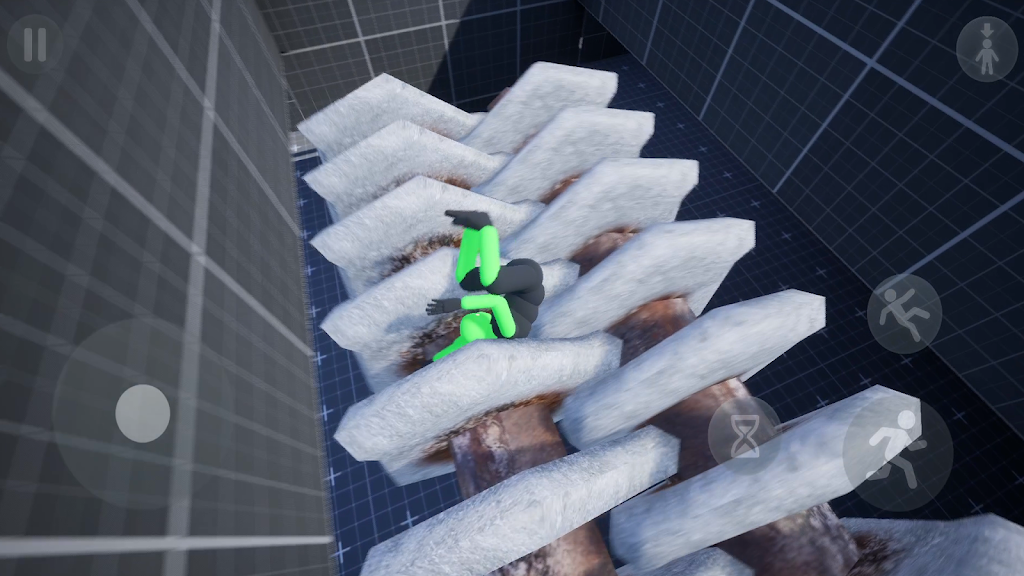Click the virtual joystick thumb knob

click(x=142, y=413)
